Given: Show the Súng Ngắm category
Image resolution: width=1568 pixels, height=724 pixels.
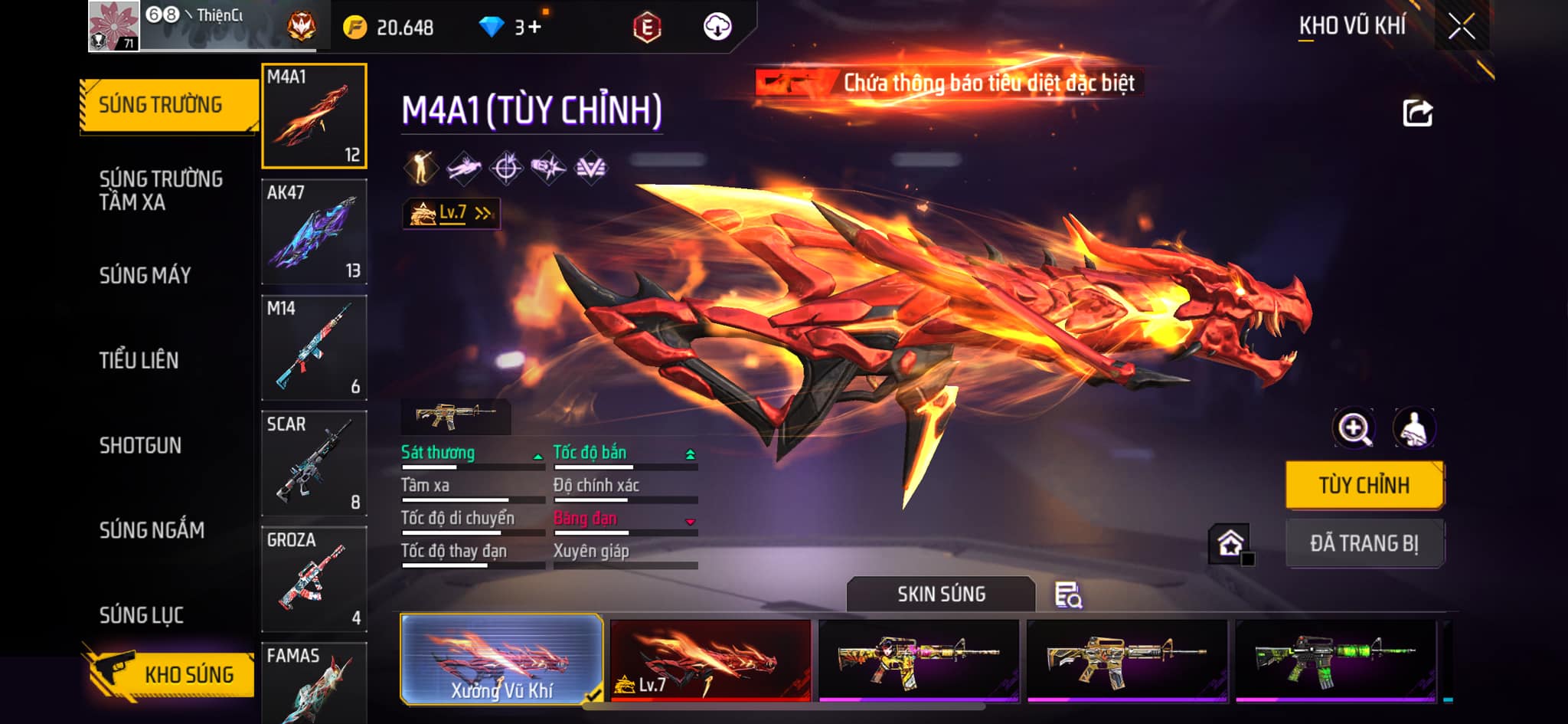Looking at the screenshot, I should pos(152,530).
